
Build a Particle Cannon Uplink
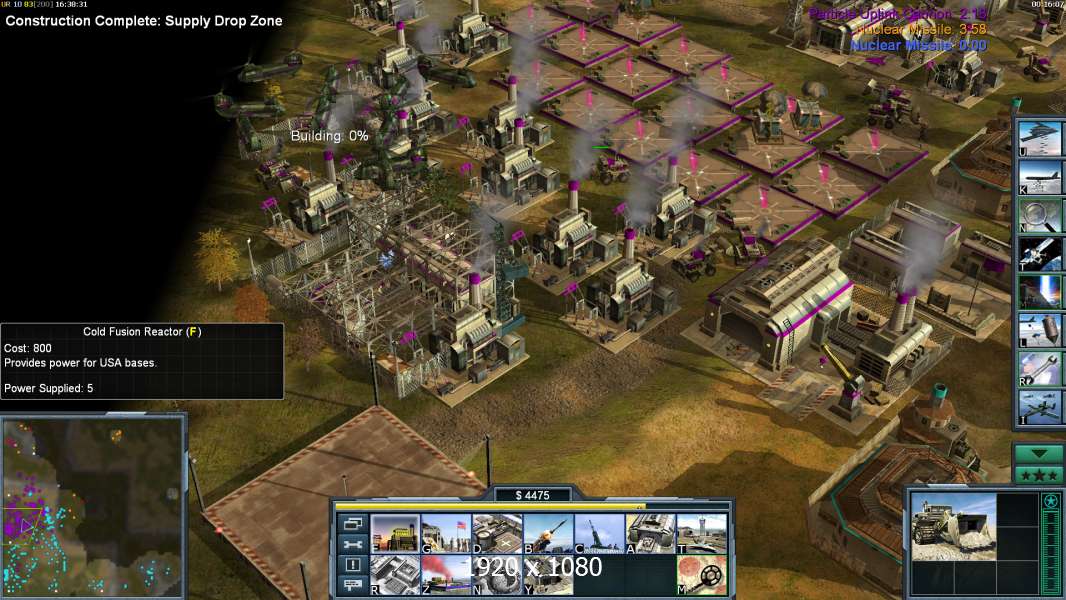coord(497,575)
